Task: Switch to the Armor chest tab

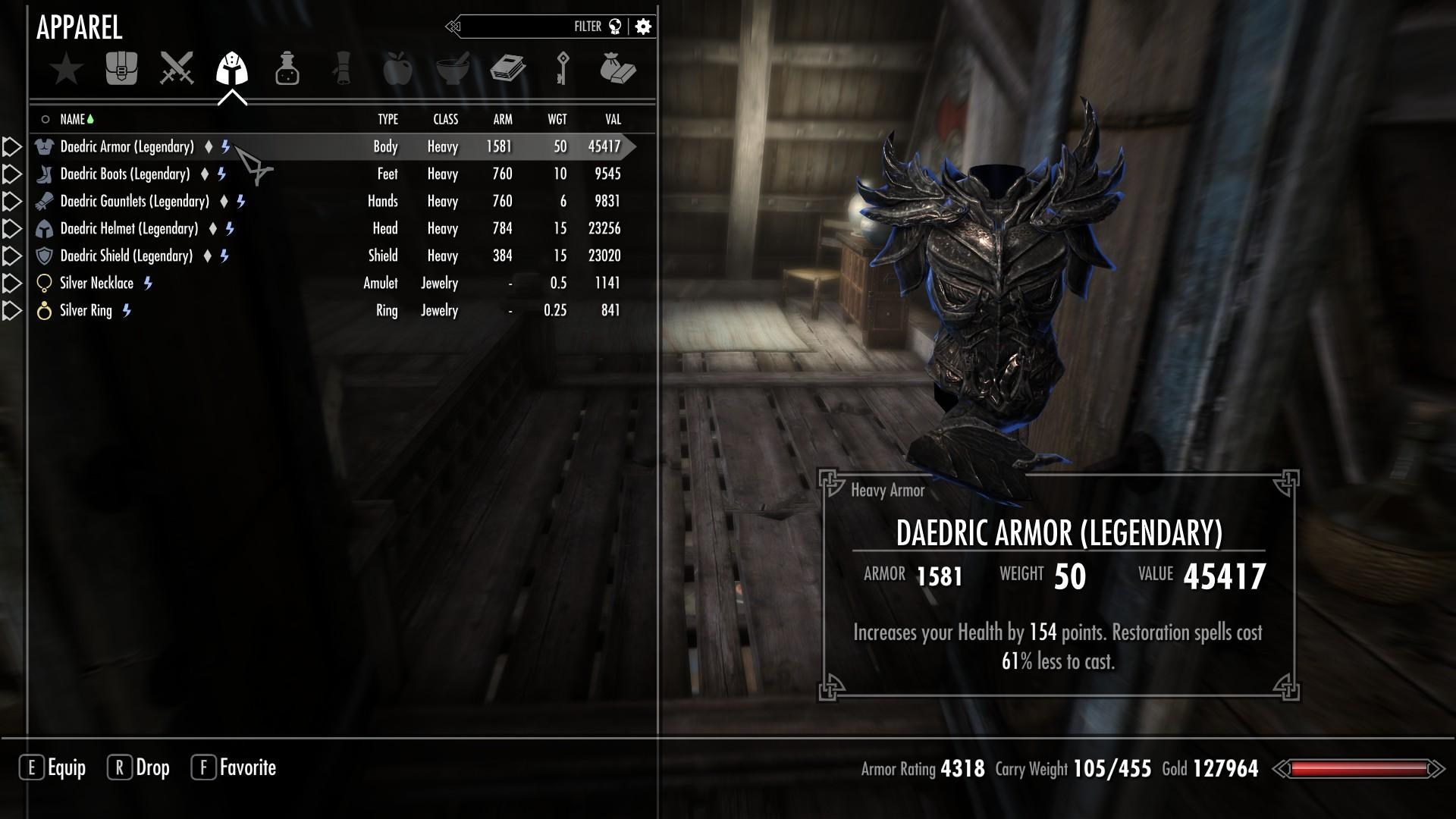Action: click(x=121, y=68)
